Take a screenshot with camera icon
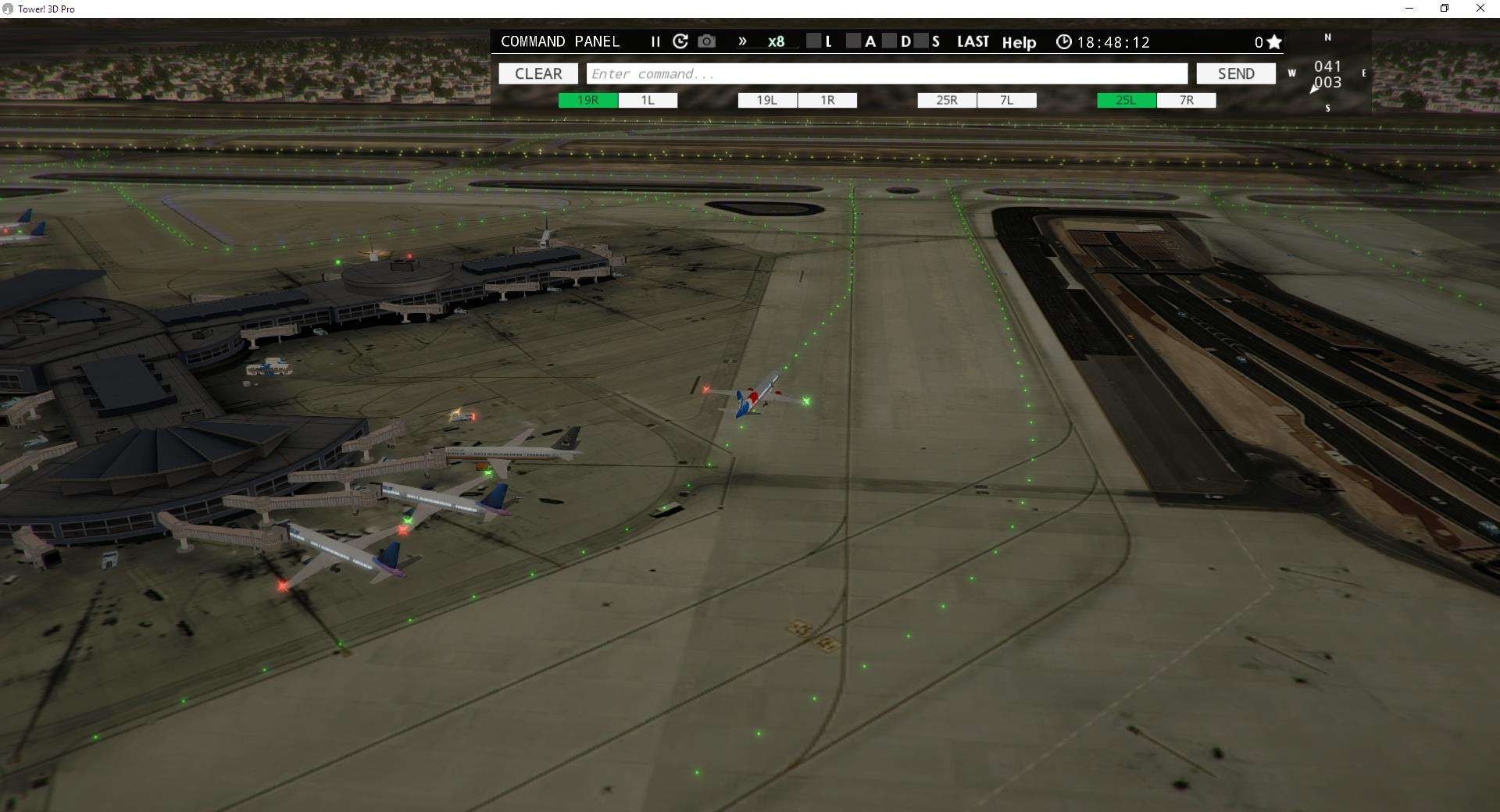The height and width of the screenshot is (812, 1500). click(x=707, y=42)
